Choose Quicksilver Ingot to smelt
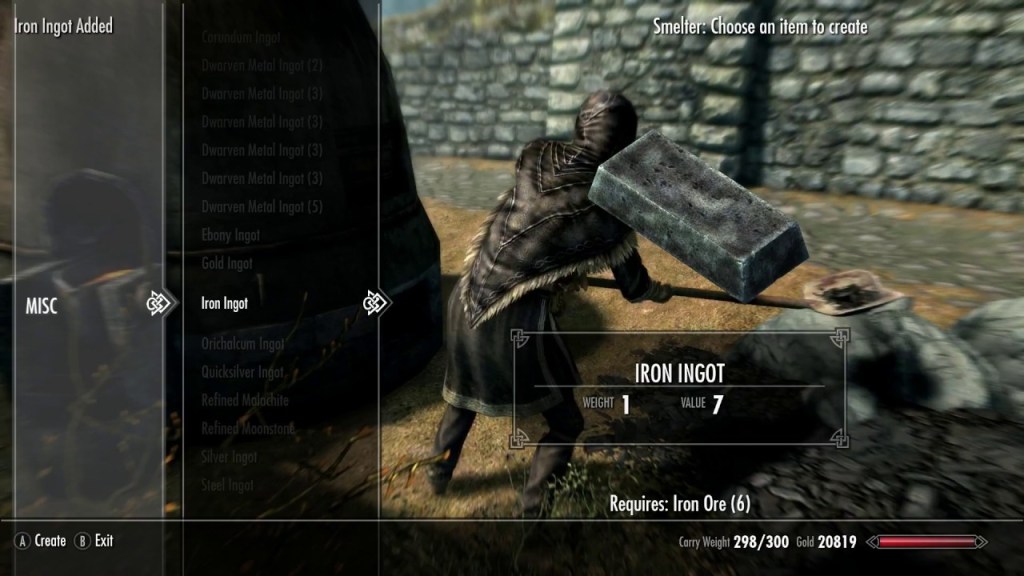The height and width of the screenshot is (576, 1024). coord(243,372)
